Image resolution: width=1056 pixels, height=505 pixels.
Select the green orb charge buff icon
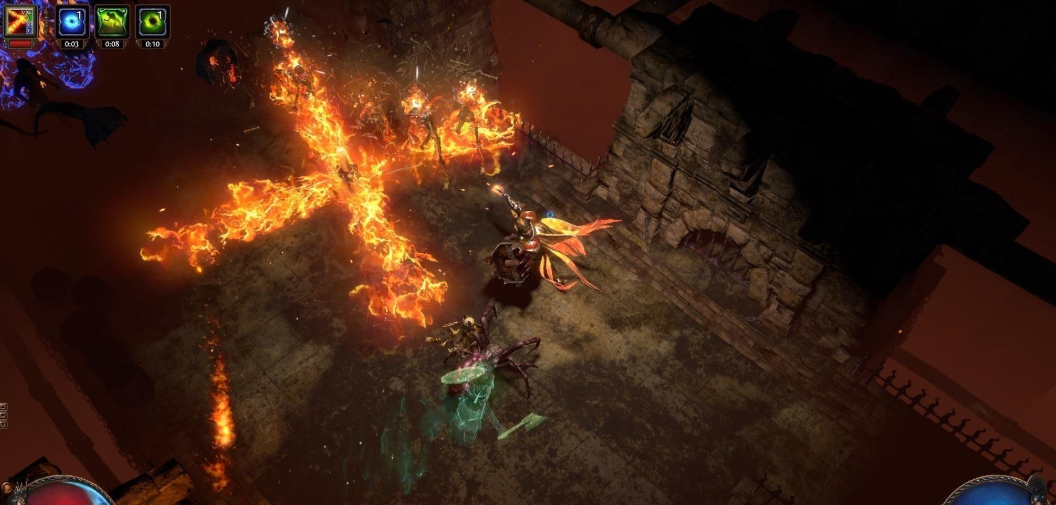tap(152, 21)
